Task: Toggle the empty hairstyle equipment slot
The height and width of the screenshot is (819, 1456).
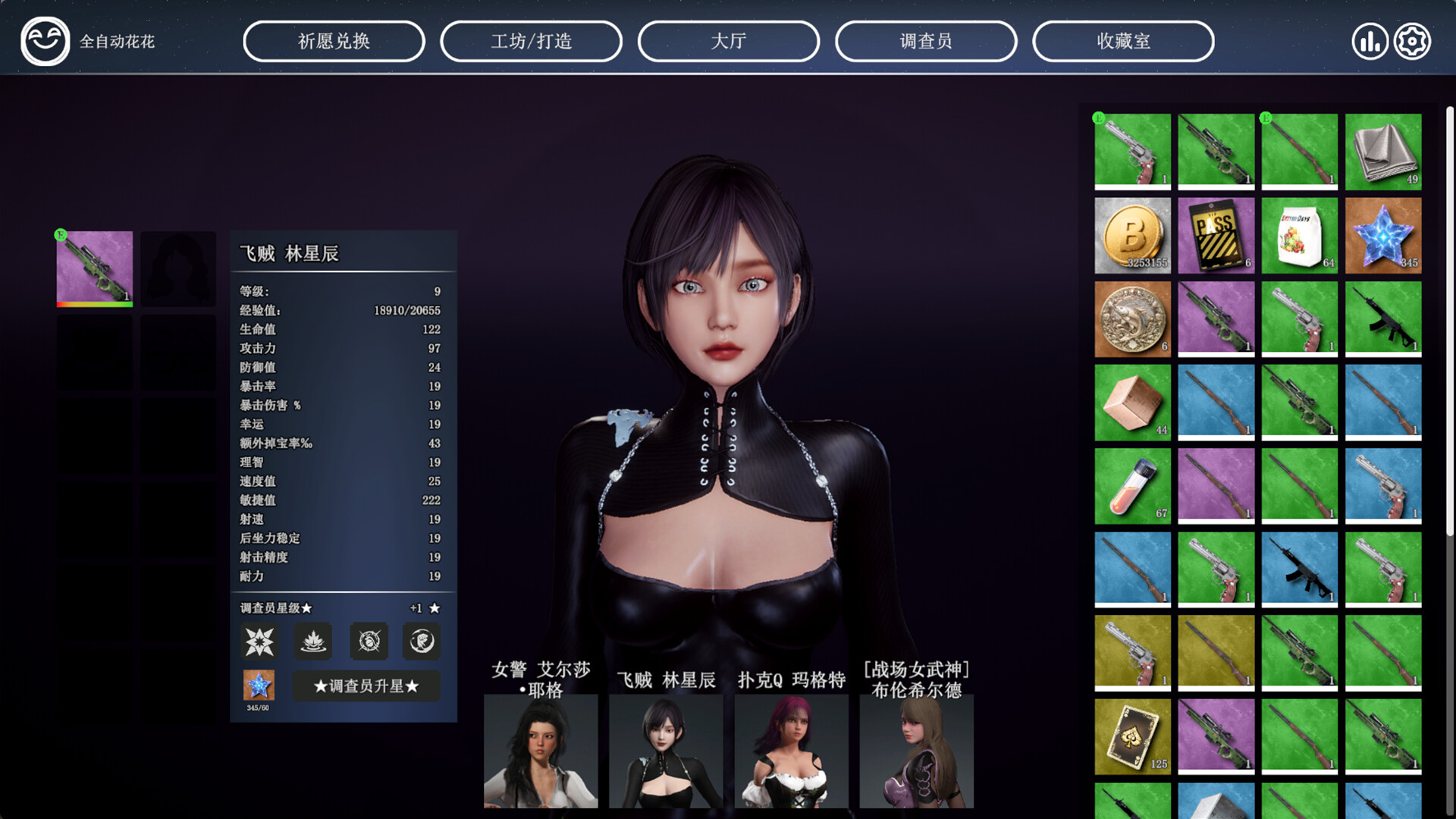Action: [178, 267]
